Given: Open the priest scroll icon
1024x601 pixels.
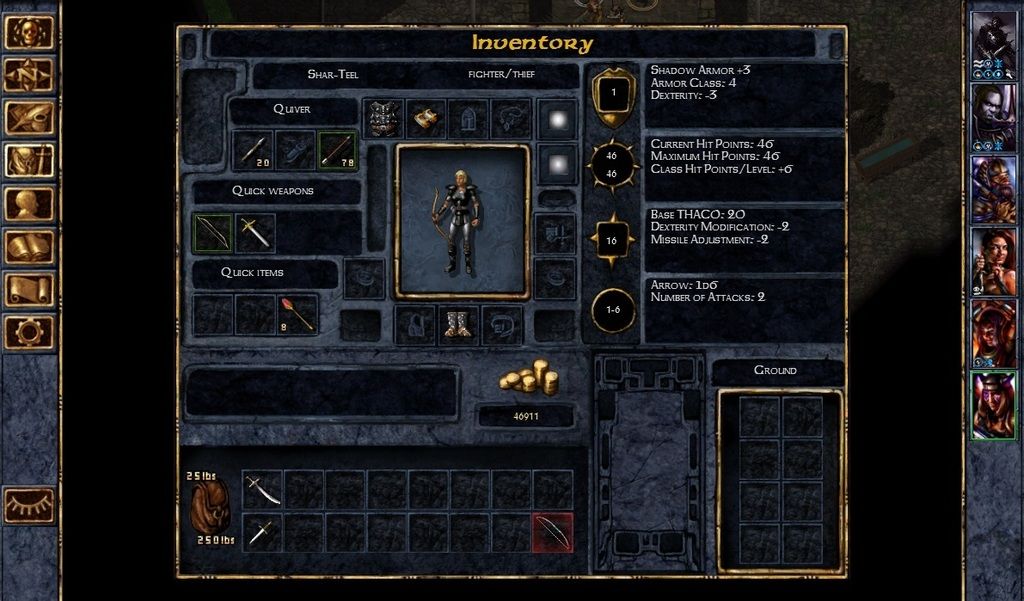Looking at the screenshot, I should 29,289.
